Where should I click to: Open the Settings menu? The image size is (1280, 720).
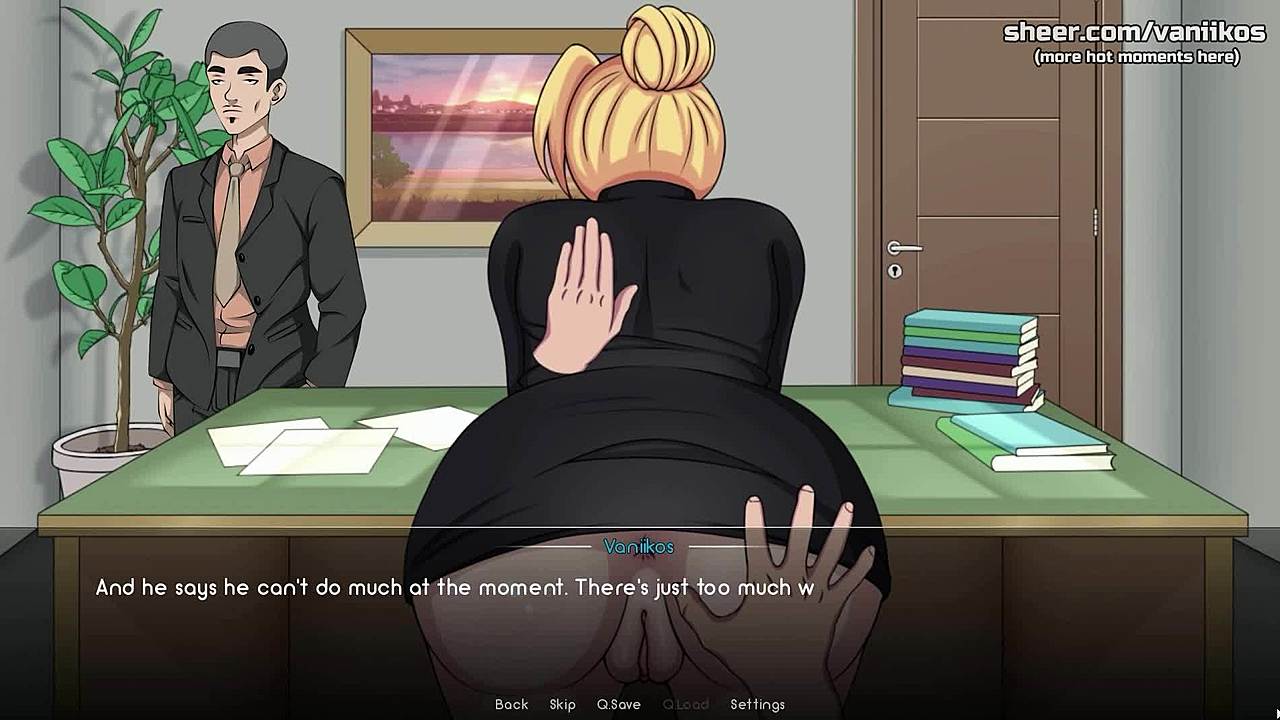(x=757, y=704)
